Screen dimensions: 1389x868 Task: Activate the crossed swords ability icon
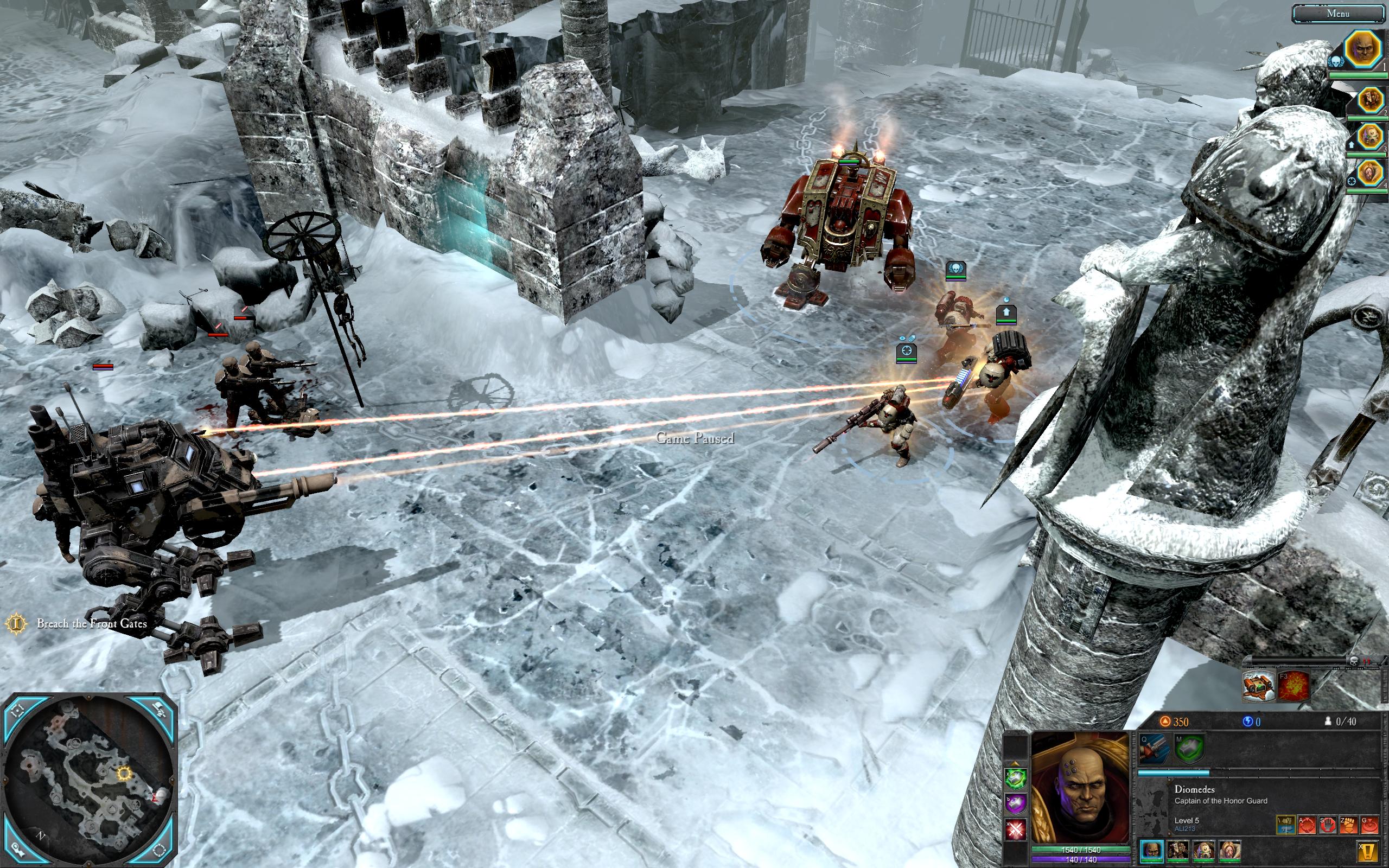(1015, 829)
